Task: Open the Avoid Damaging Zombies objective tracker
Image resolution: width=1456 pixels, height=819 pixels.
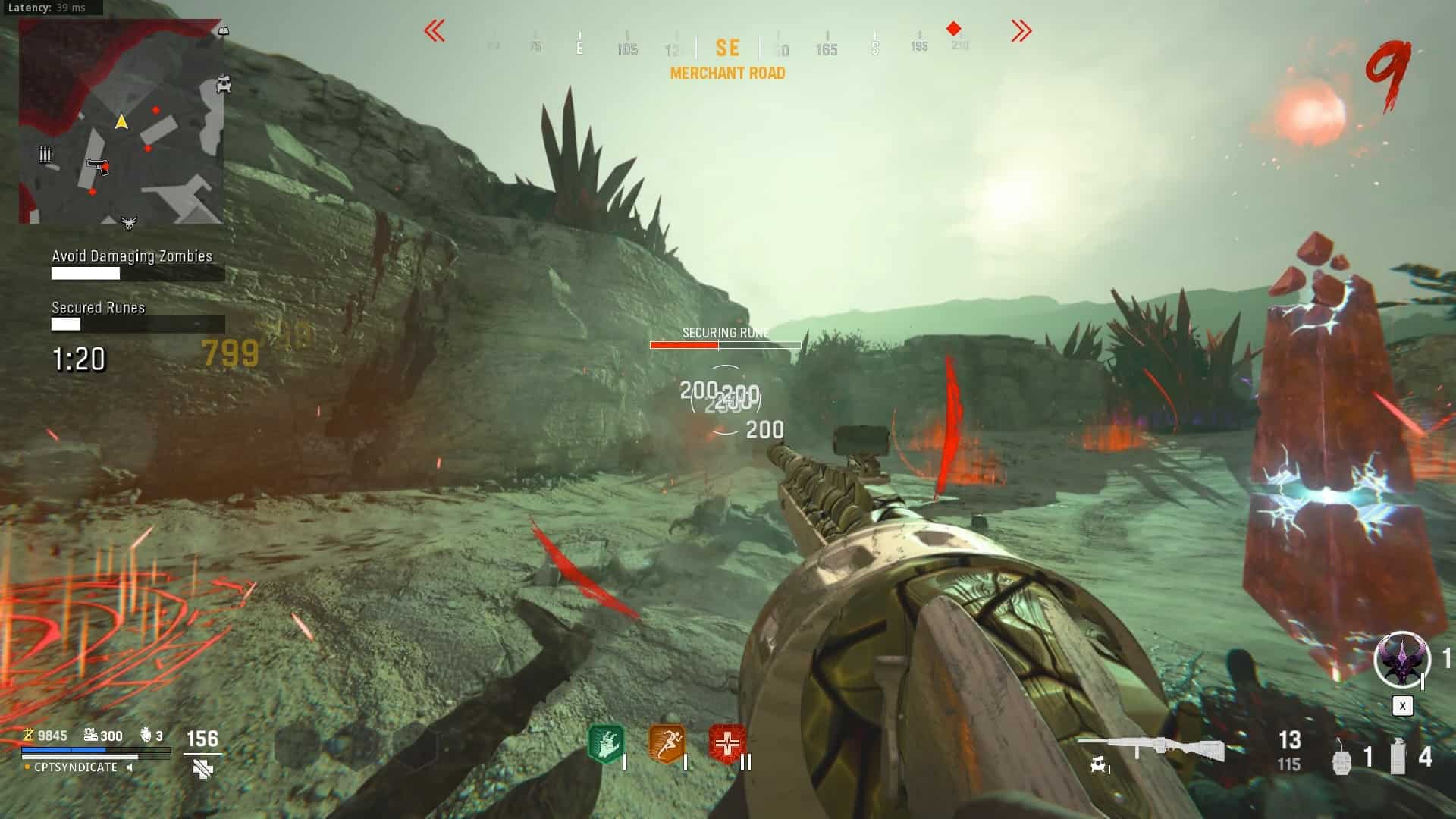Action: [x=132, y=256]
